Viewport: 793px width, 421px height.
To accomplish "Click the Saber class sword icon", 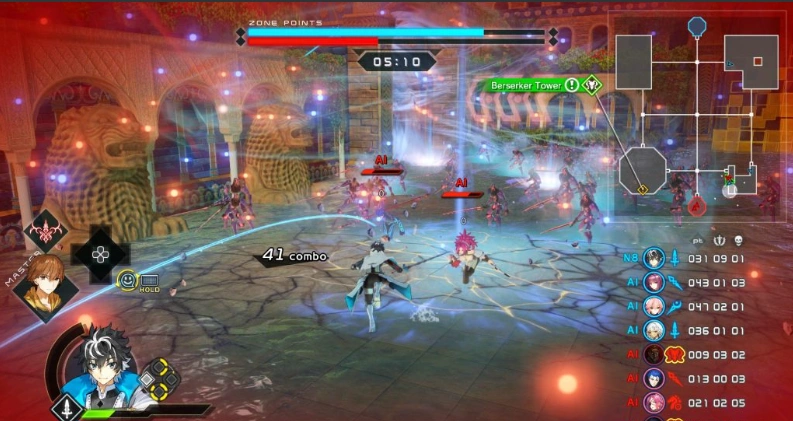I will [67, 408].
